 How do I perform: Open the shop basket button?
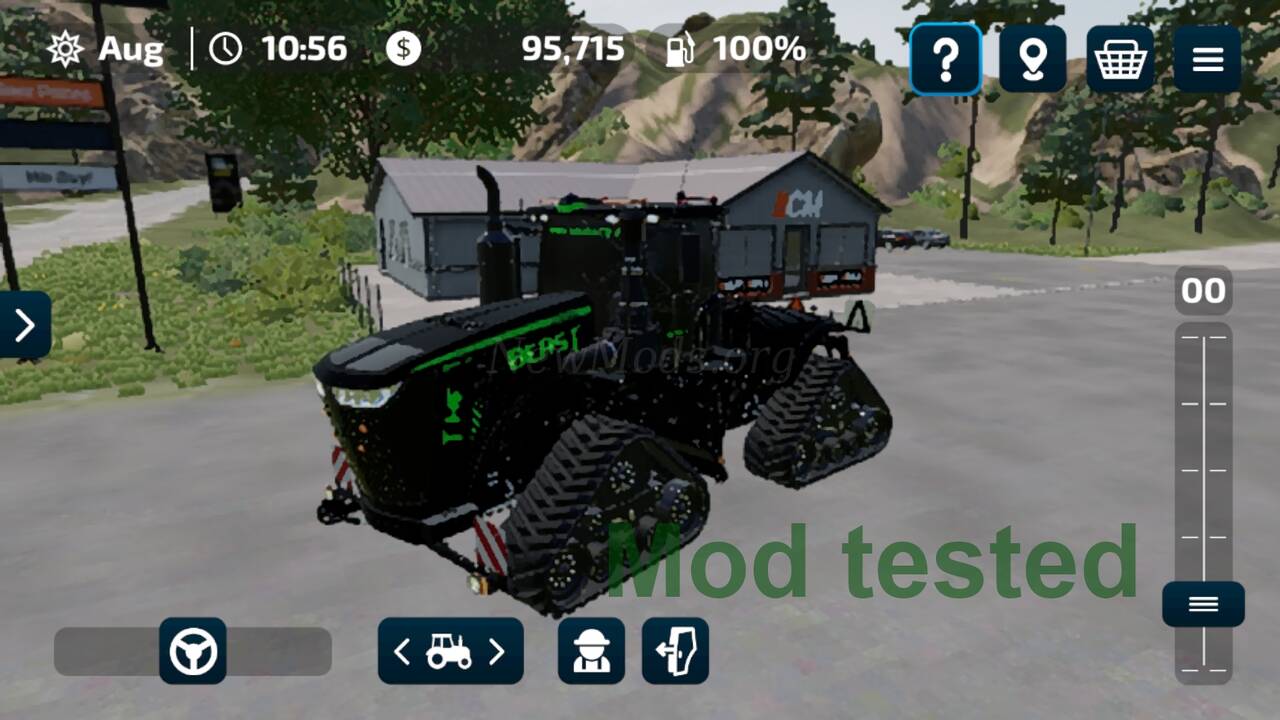tap(1120, 60)
